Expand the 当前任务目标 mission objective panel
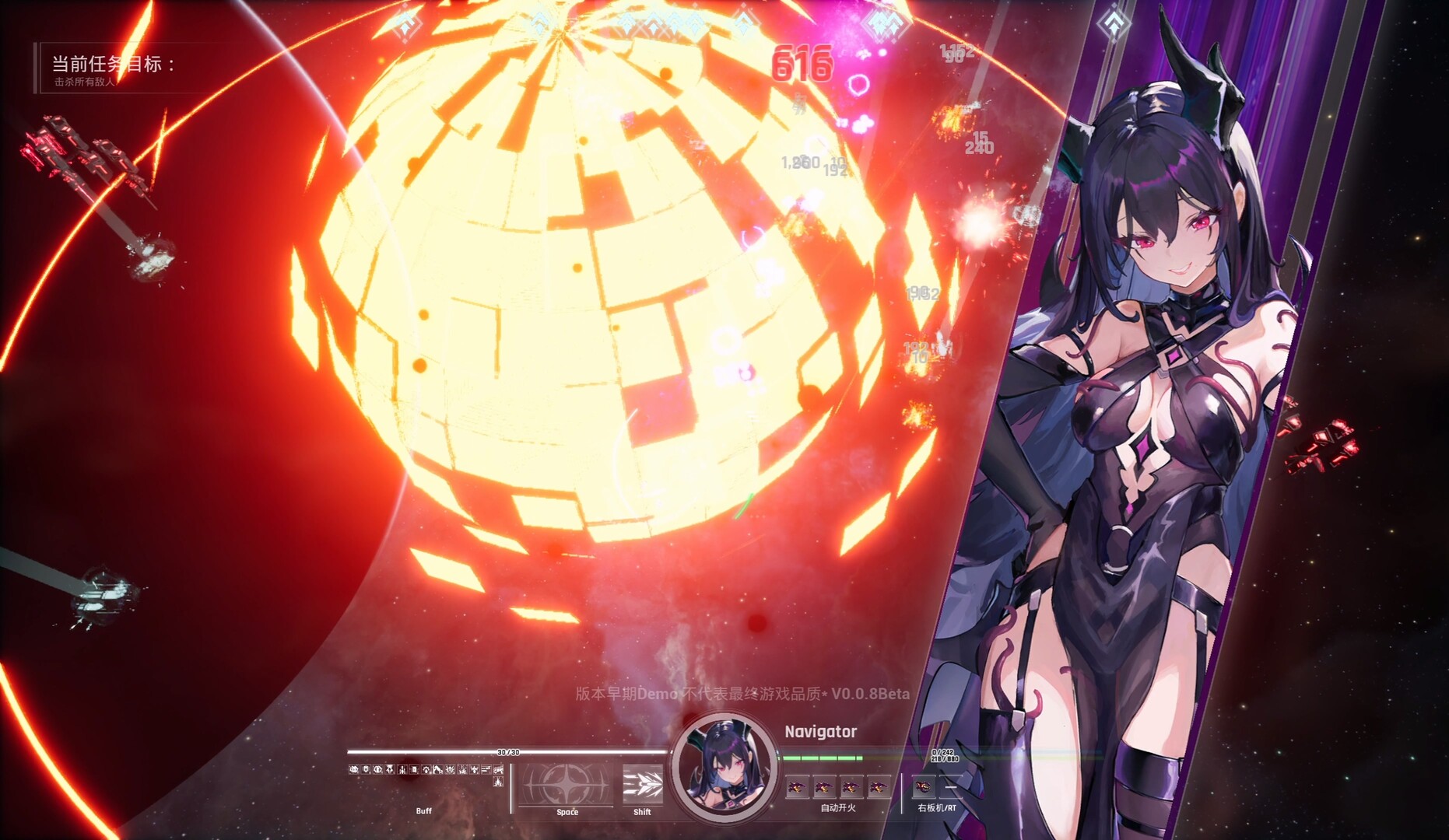The height and width of the screenshot is (840, 1449). [113, 65]
